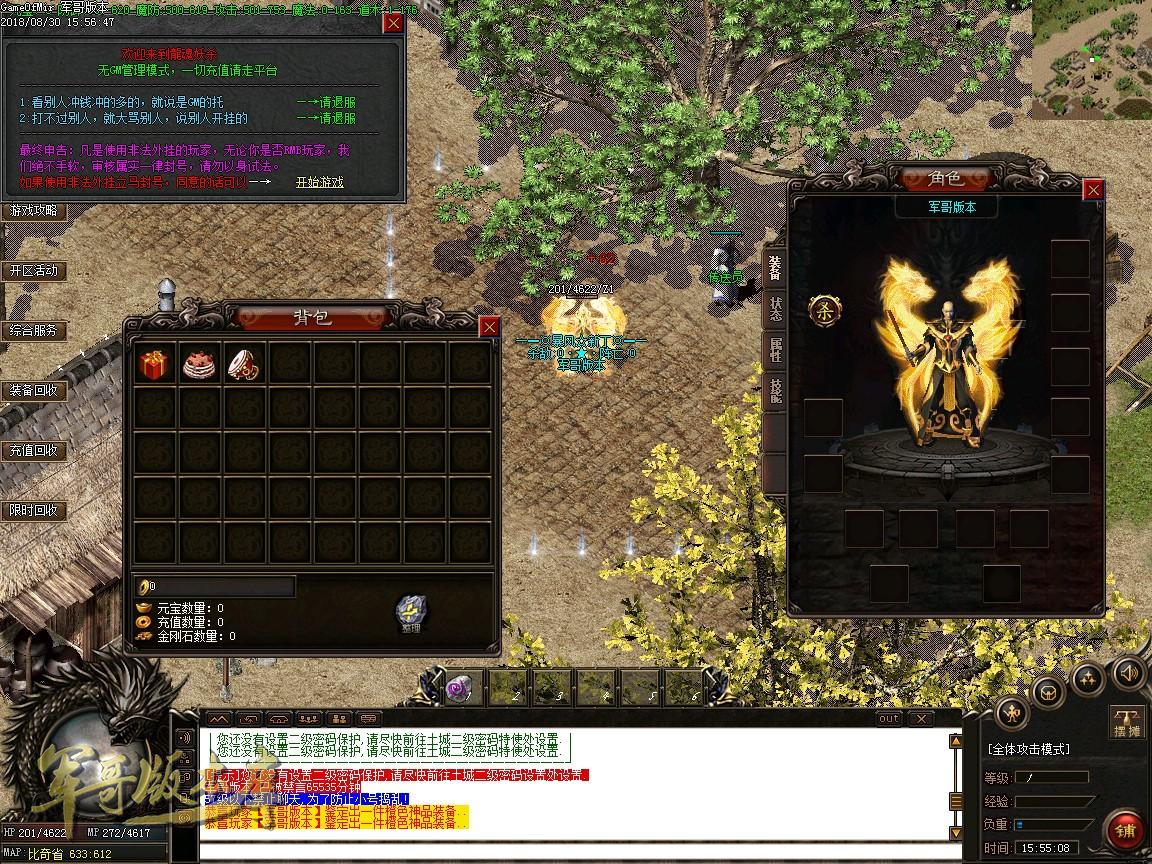Close the 背包 backpack window
1152x864 pixels.
(x=489, y=327)
